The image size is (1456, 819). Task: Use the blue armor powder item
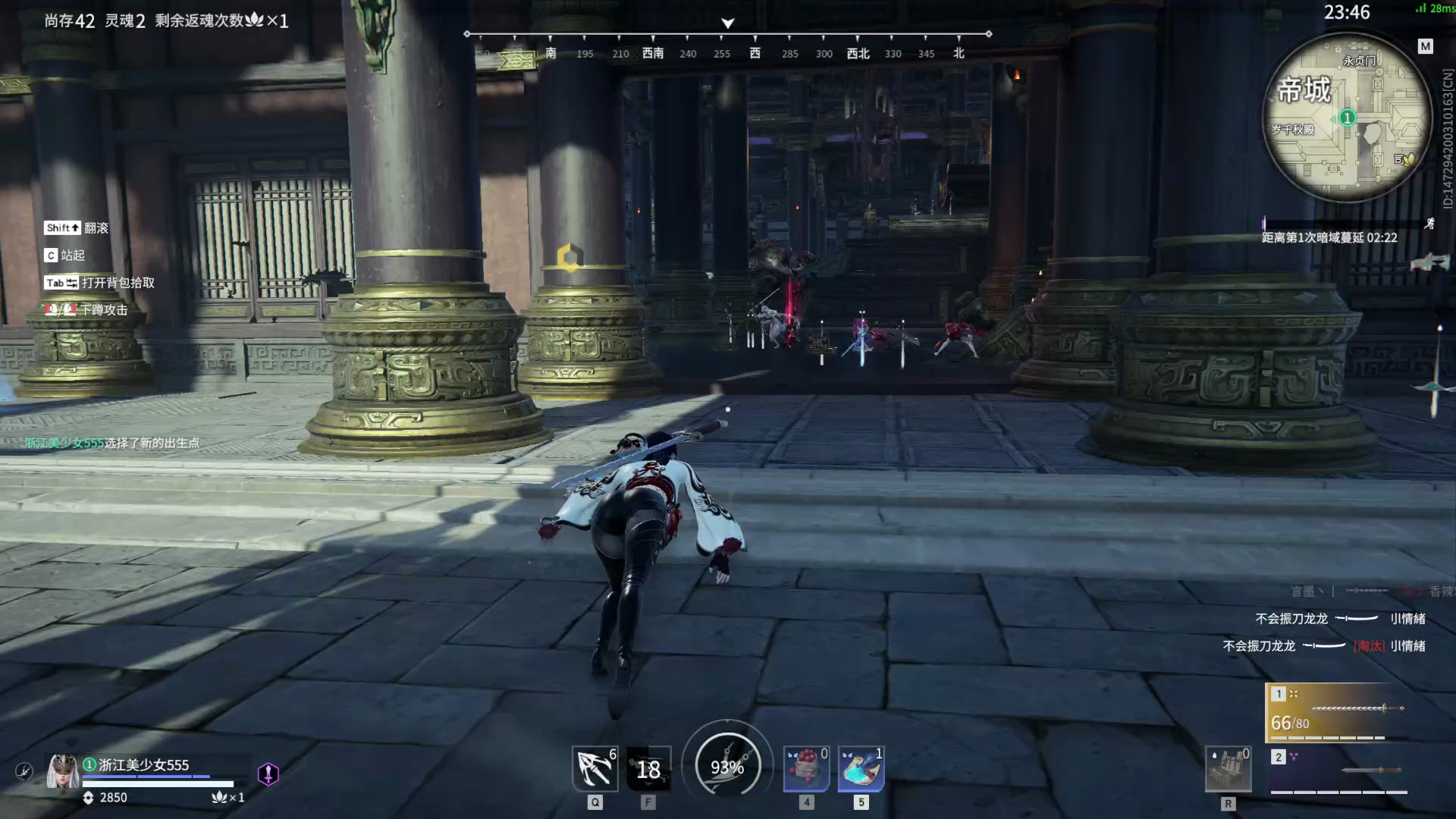[x=861, y=768]
